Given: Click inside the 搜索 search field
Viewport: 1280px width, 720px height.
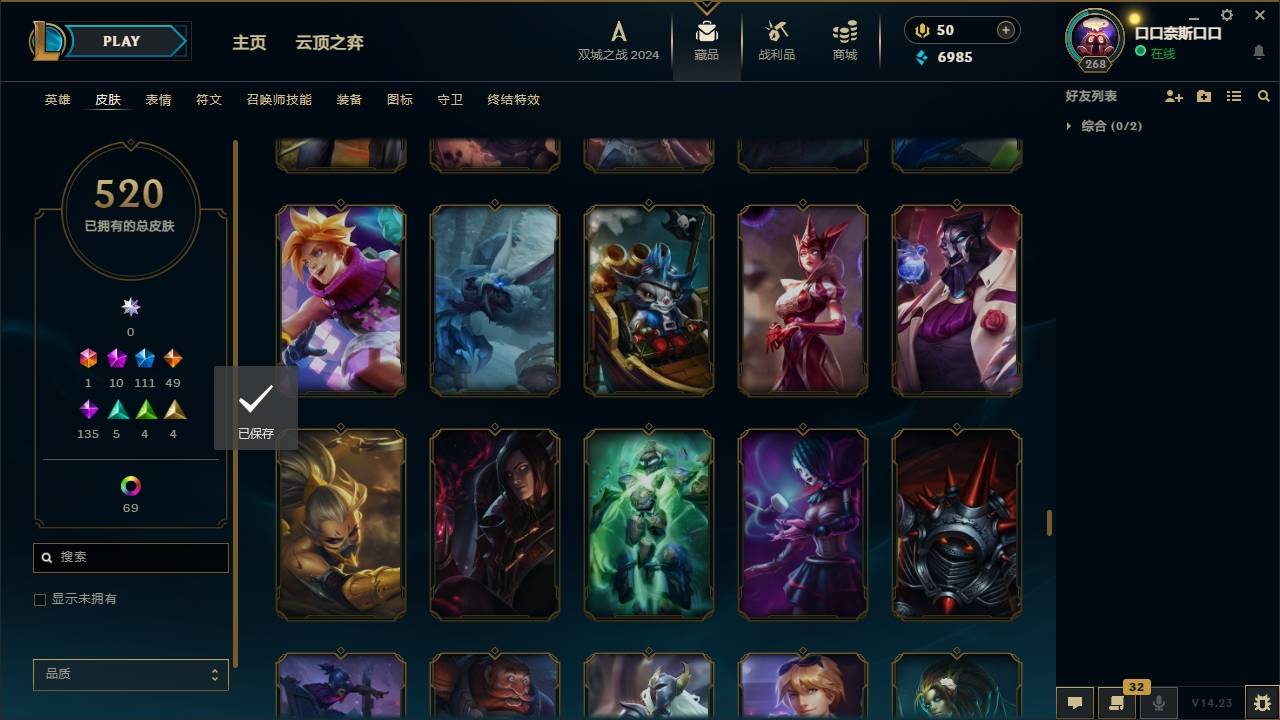Looking at the screenshot, I should pos(130,557).
